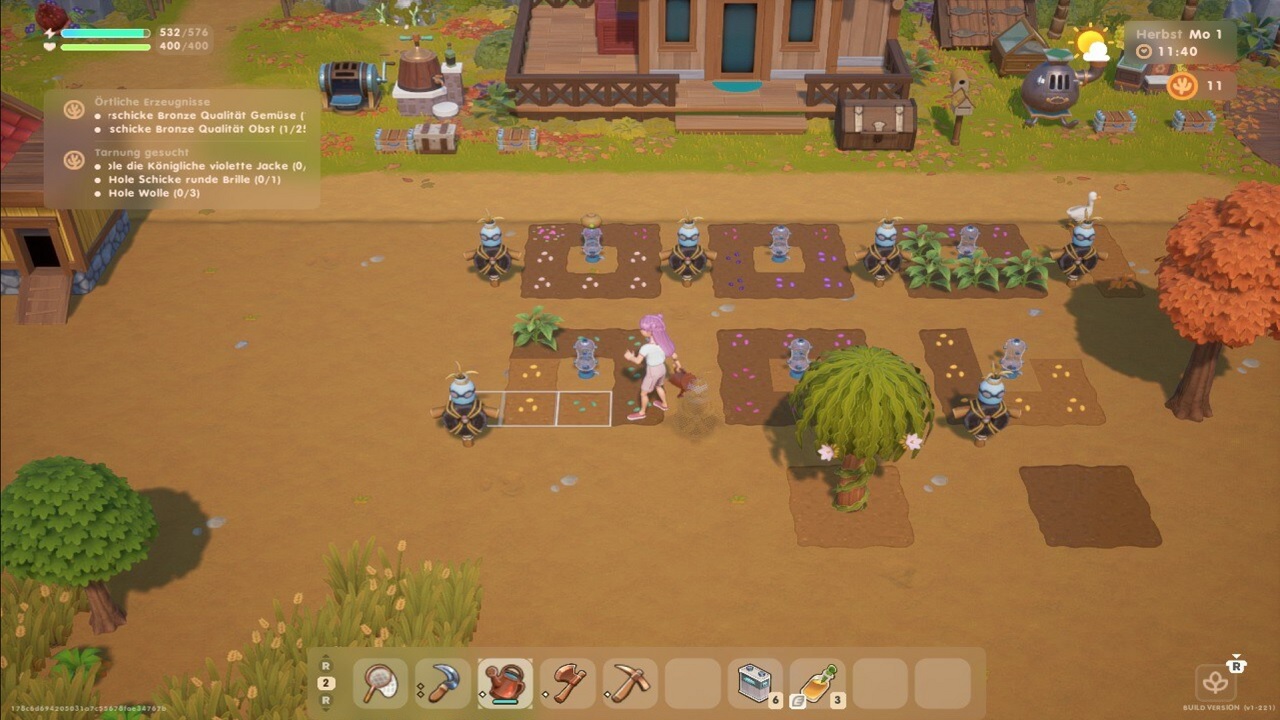Equip the scythe from the hotbar

click(443, 683)
